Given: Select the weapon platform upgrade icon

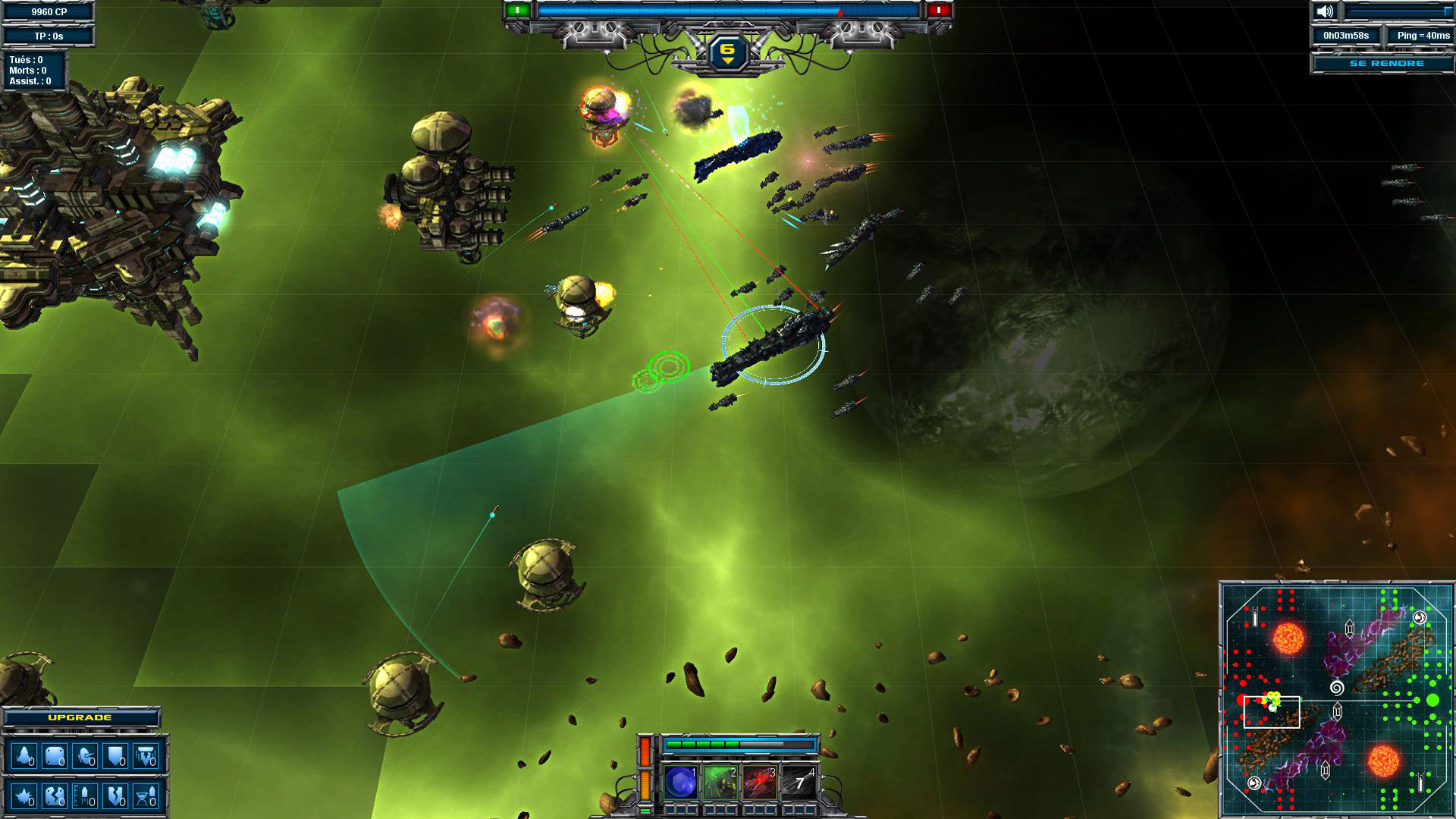Looking at the screenshot, I should pos(146,757).
